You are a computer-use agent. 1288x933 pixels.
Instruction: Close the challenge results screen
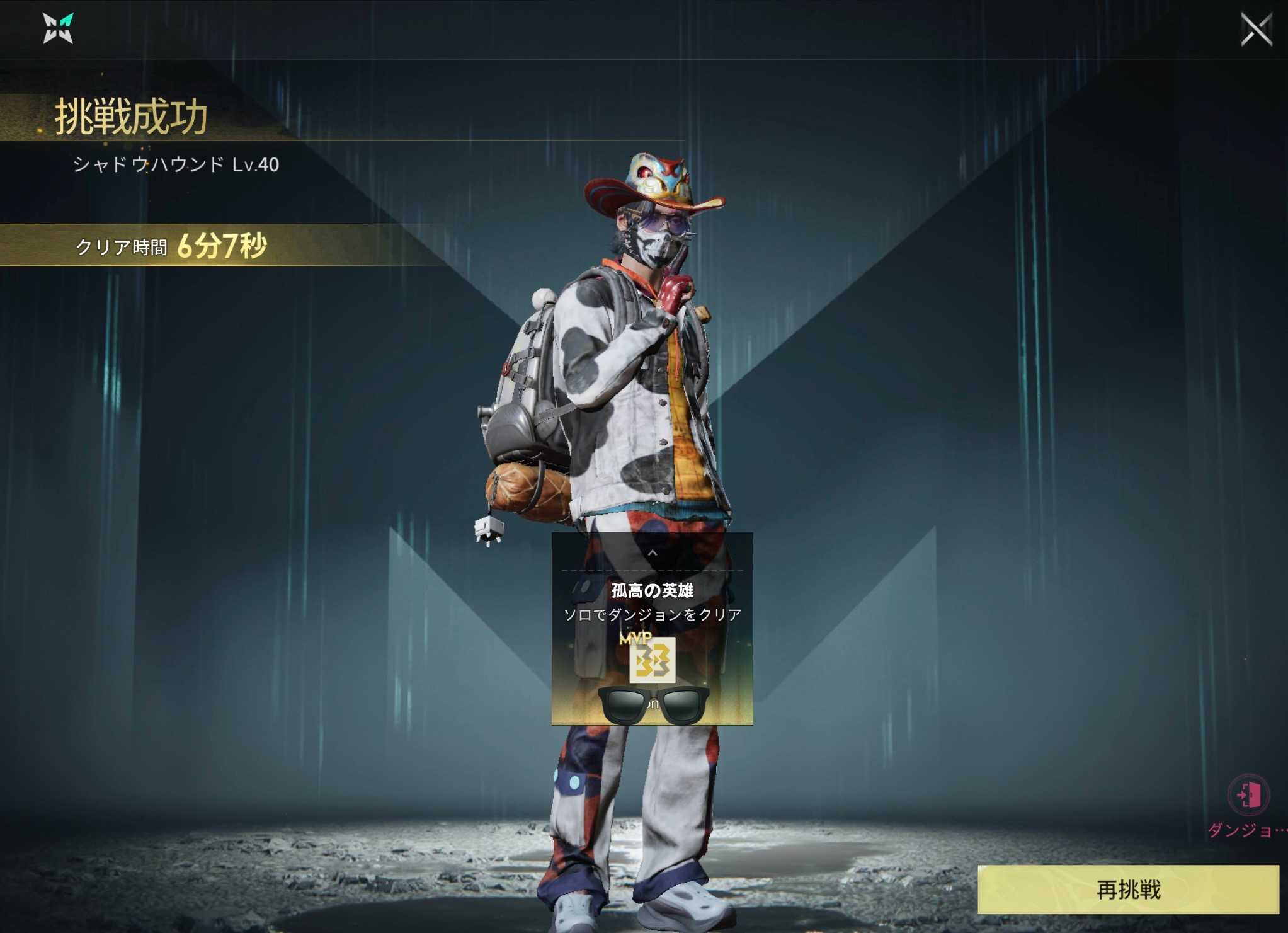click(x=1256, y=30)
